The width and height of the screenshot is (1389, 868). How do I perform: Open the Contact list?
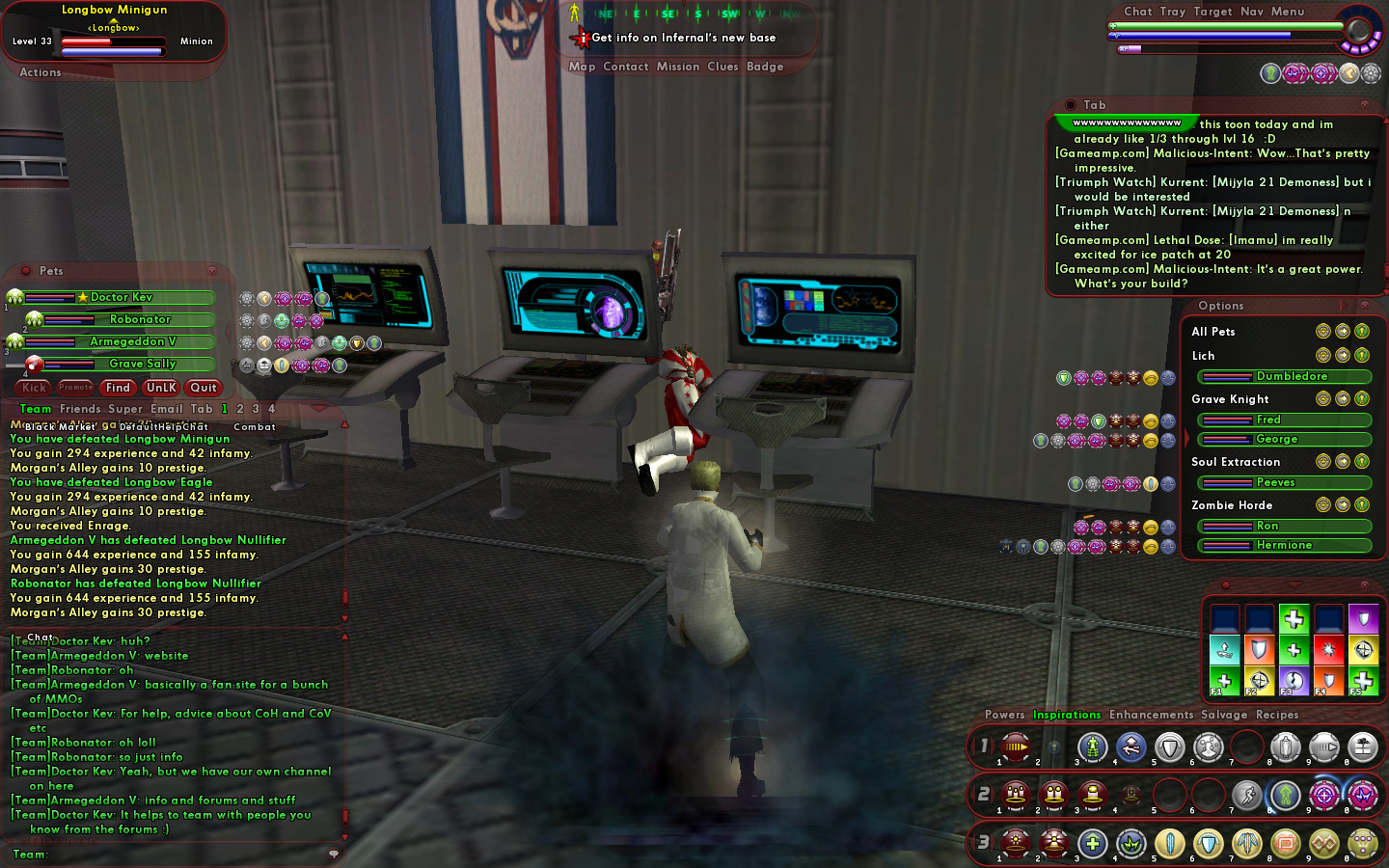tap(625, 67)
